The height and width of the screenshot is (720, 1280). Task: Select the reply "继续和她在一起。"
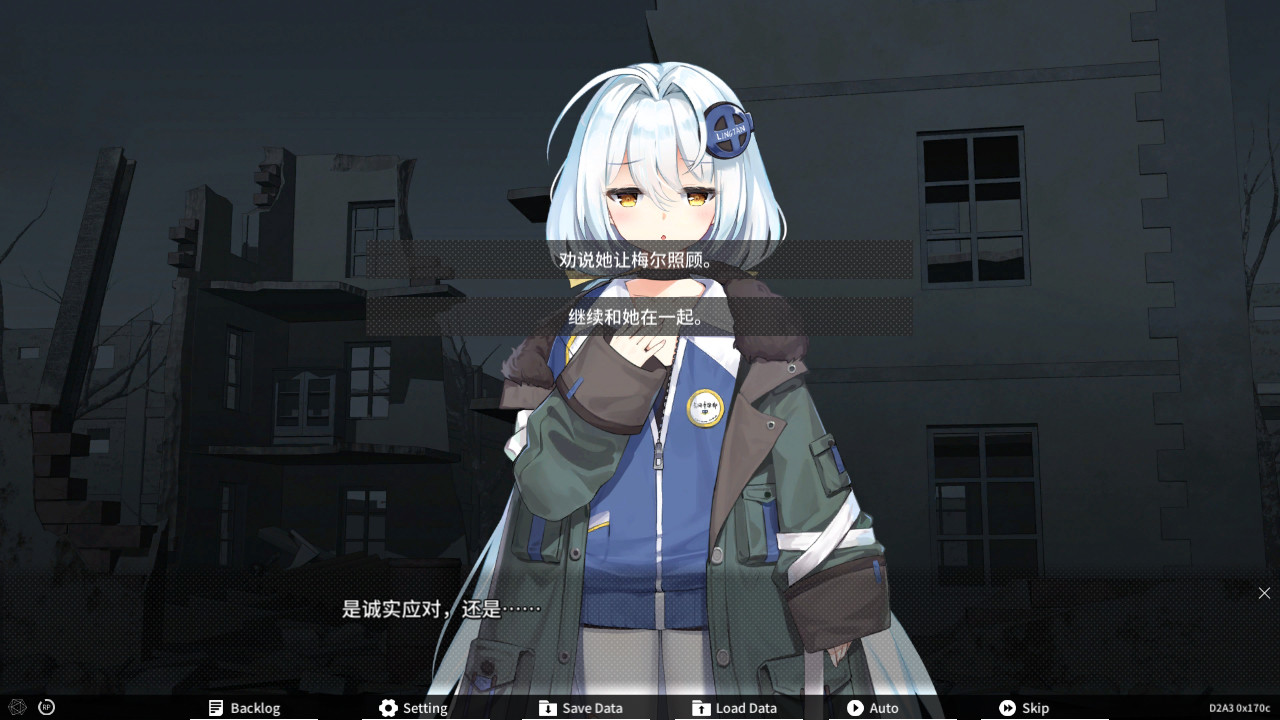pos(639,317)
